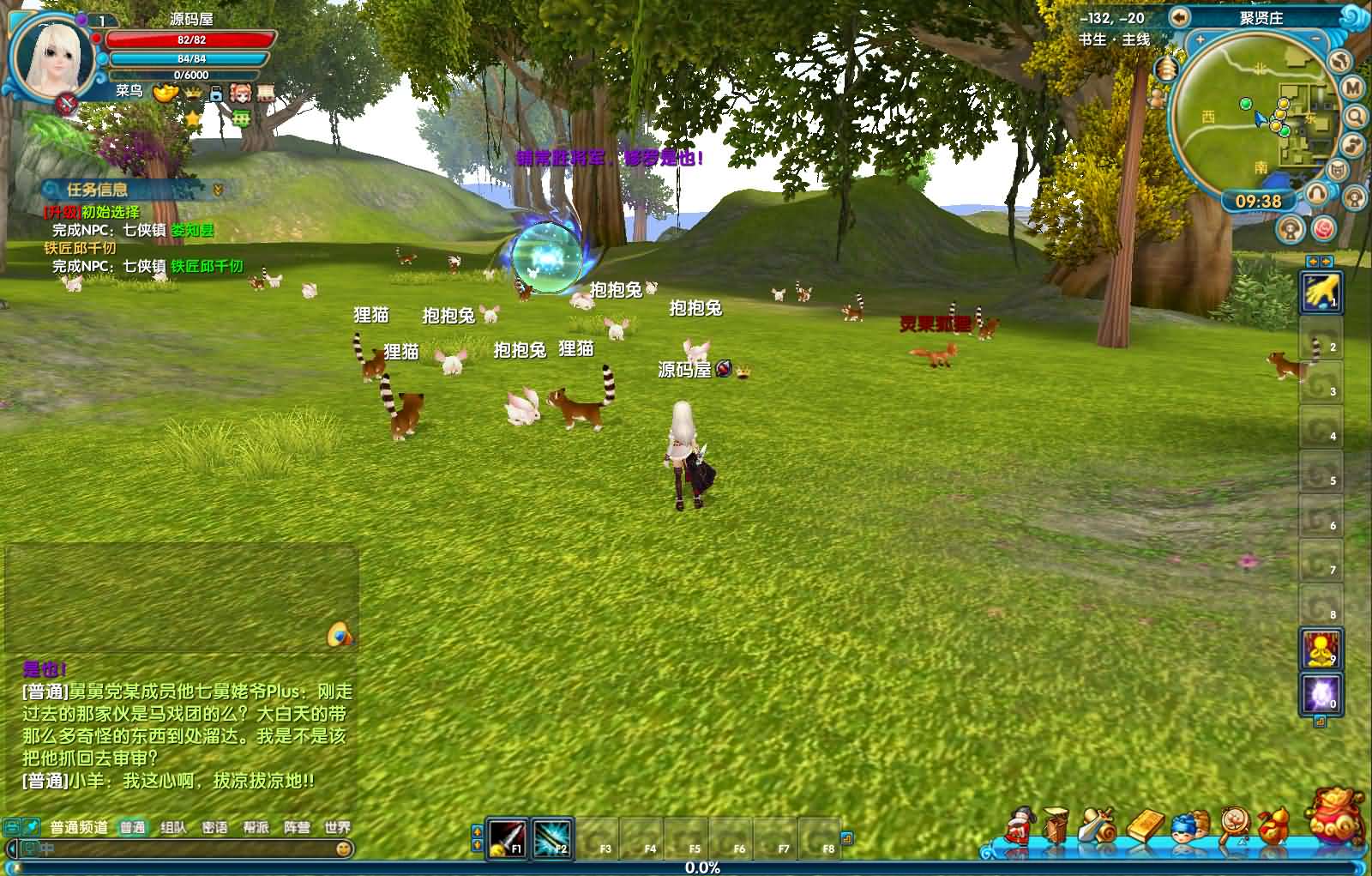
Task: Activate the F1 sword skill
Action: coord(507,838)
